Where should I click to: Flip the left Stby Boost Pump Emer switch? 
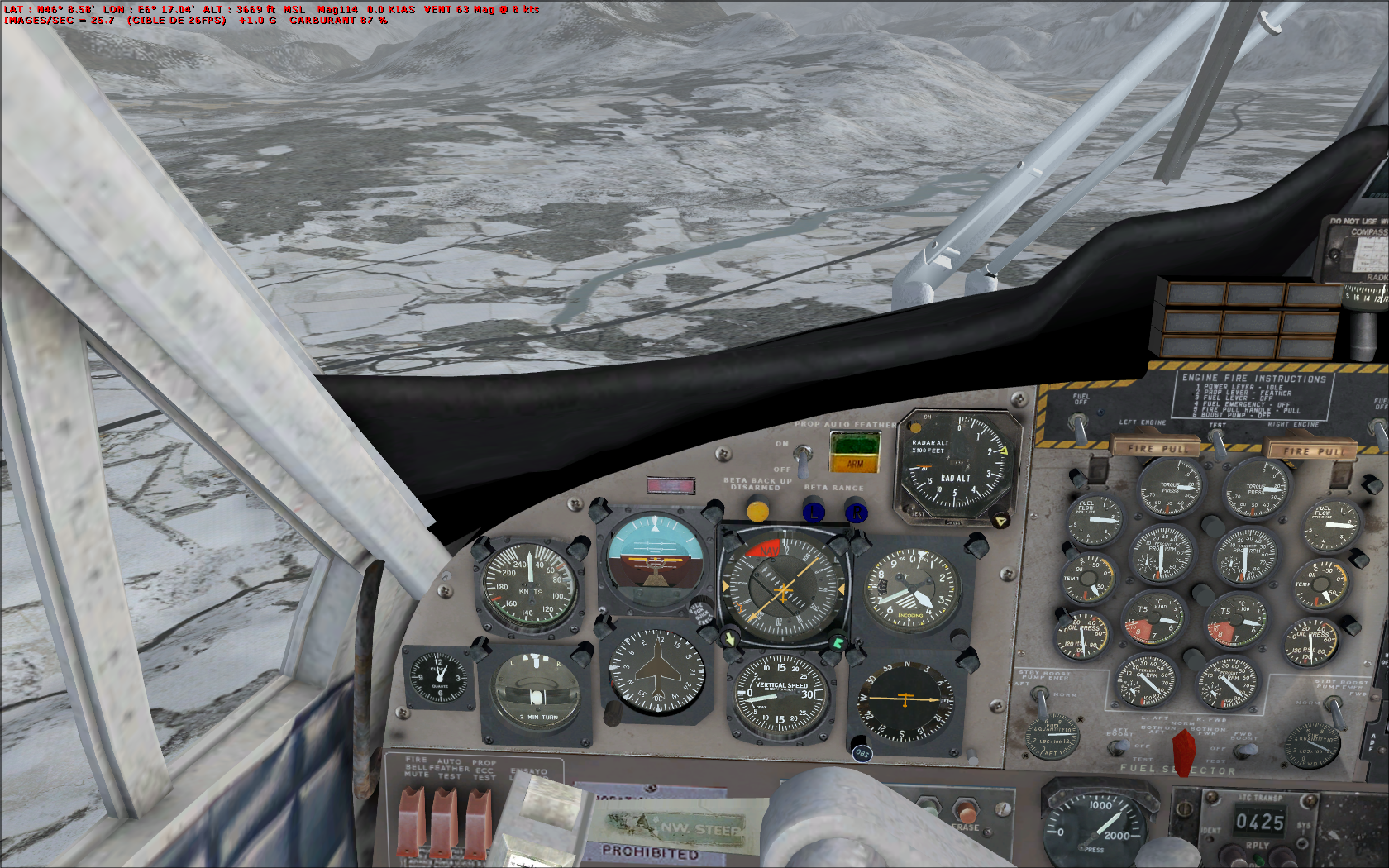coord(1042,703)
